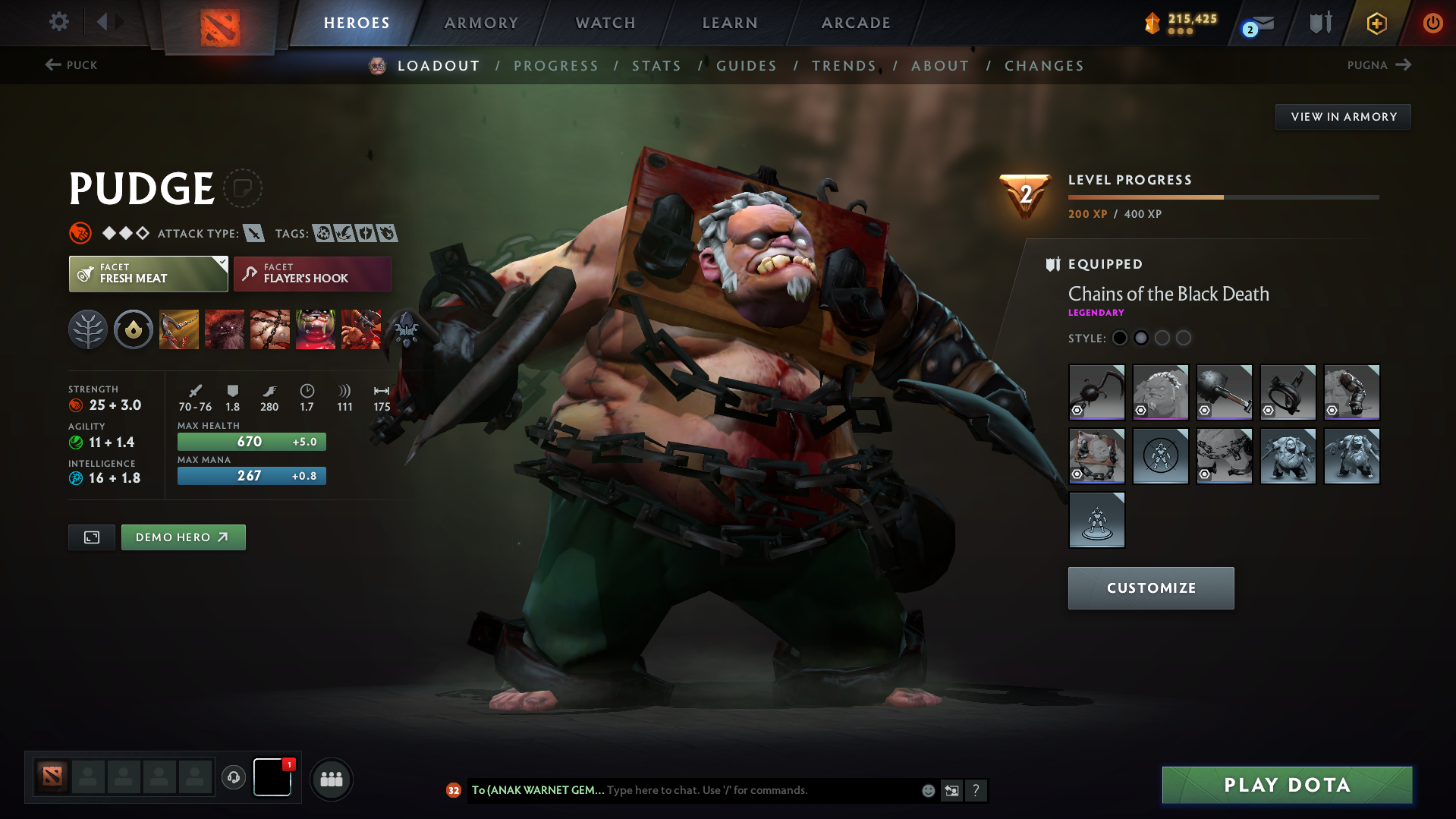Switch to the STATS tab

656,65
